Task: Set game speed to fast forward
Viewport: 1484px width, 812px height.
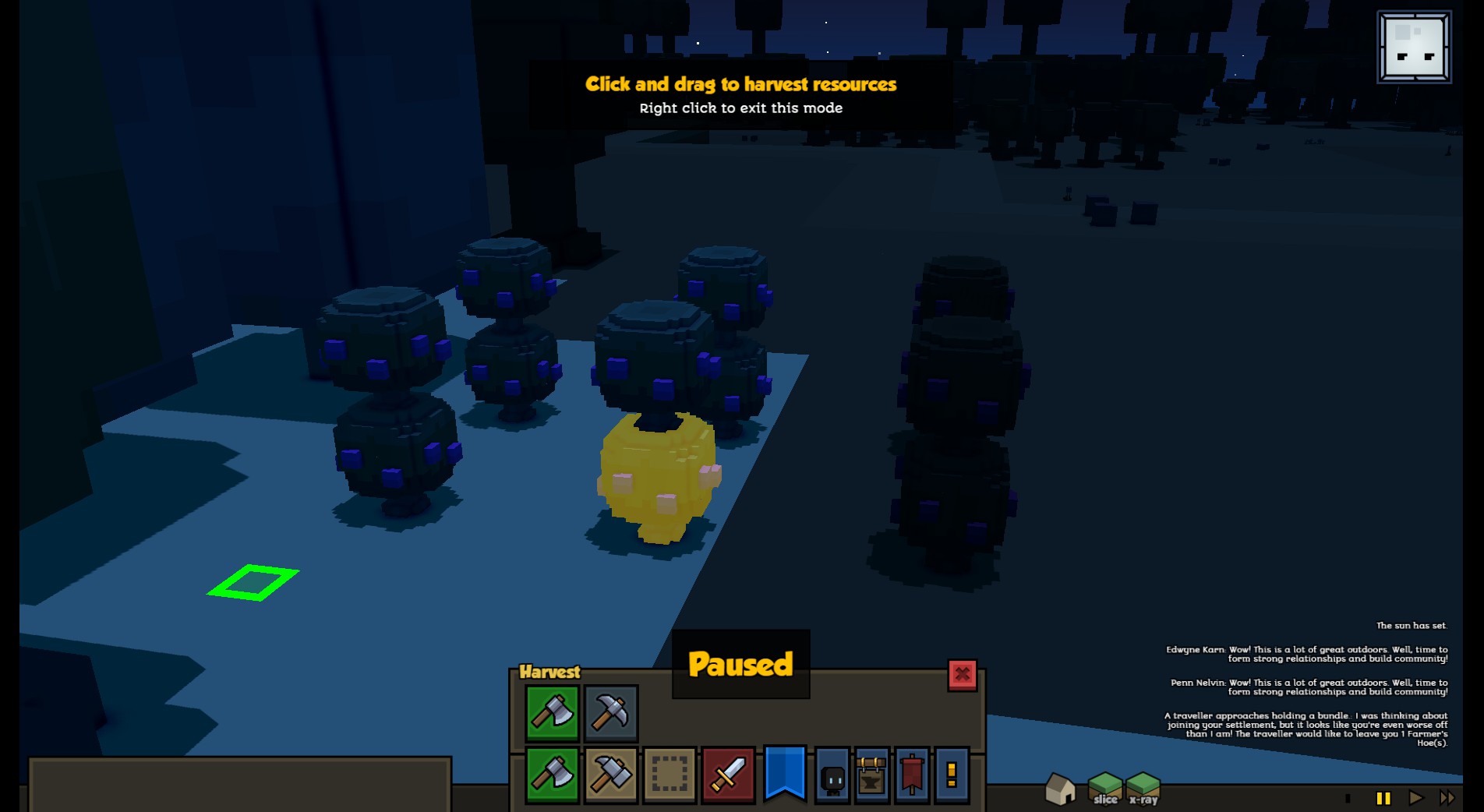Action: click(1447, 798)
